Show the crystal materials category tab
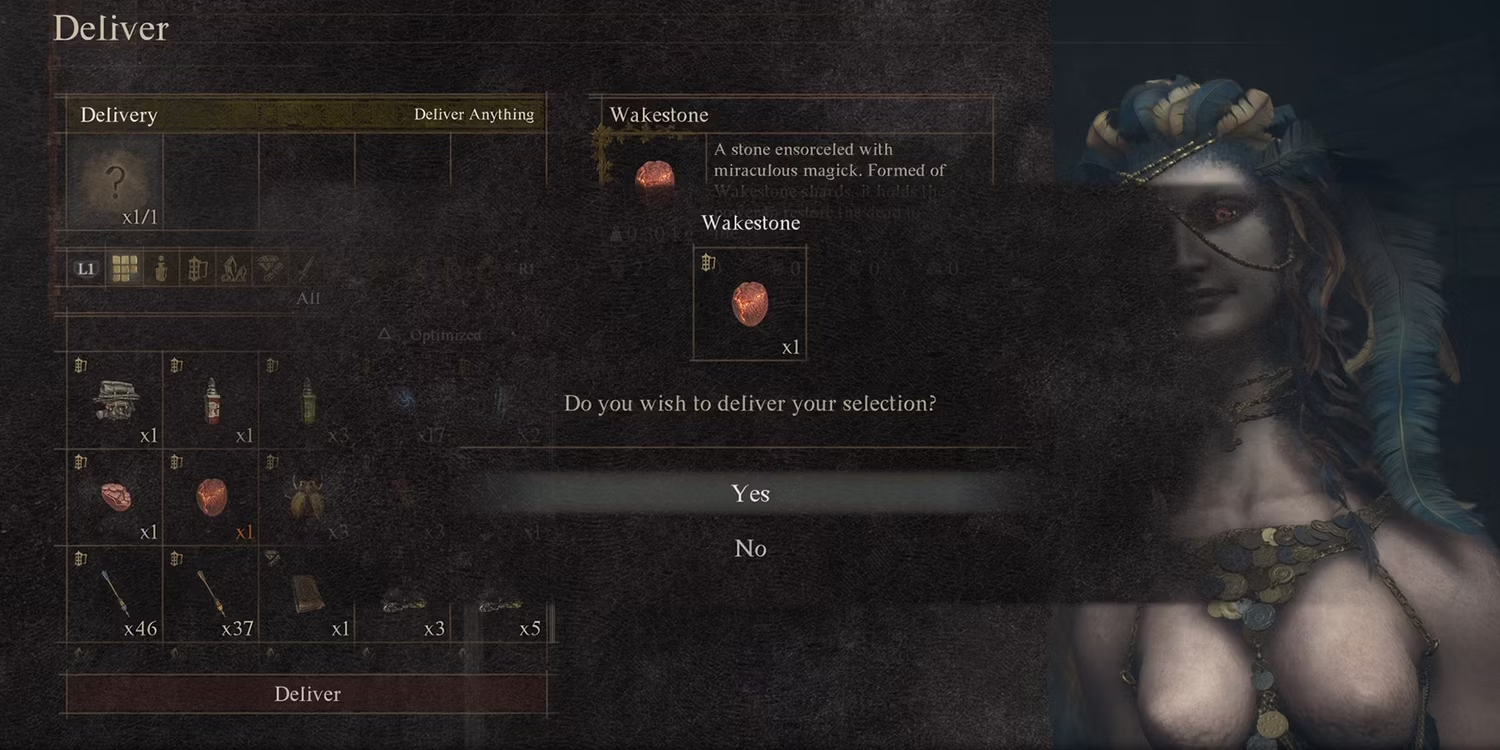This screenshot has height=750, width=1500. point(233,268)
